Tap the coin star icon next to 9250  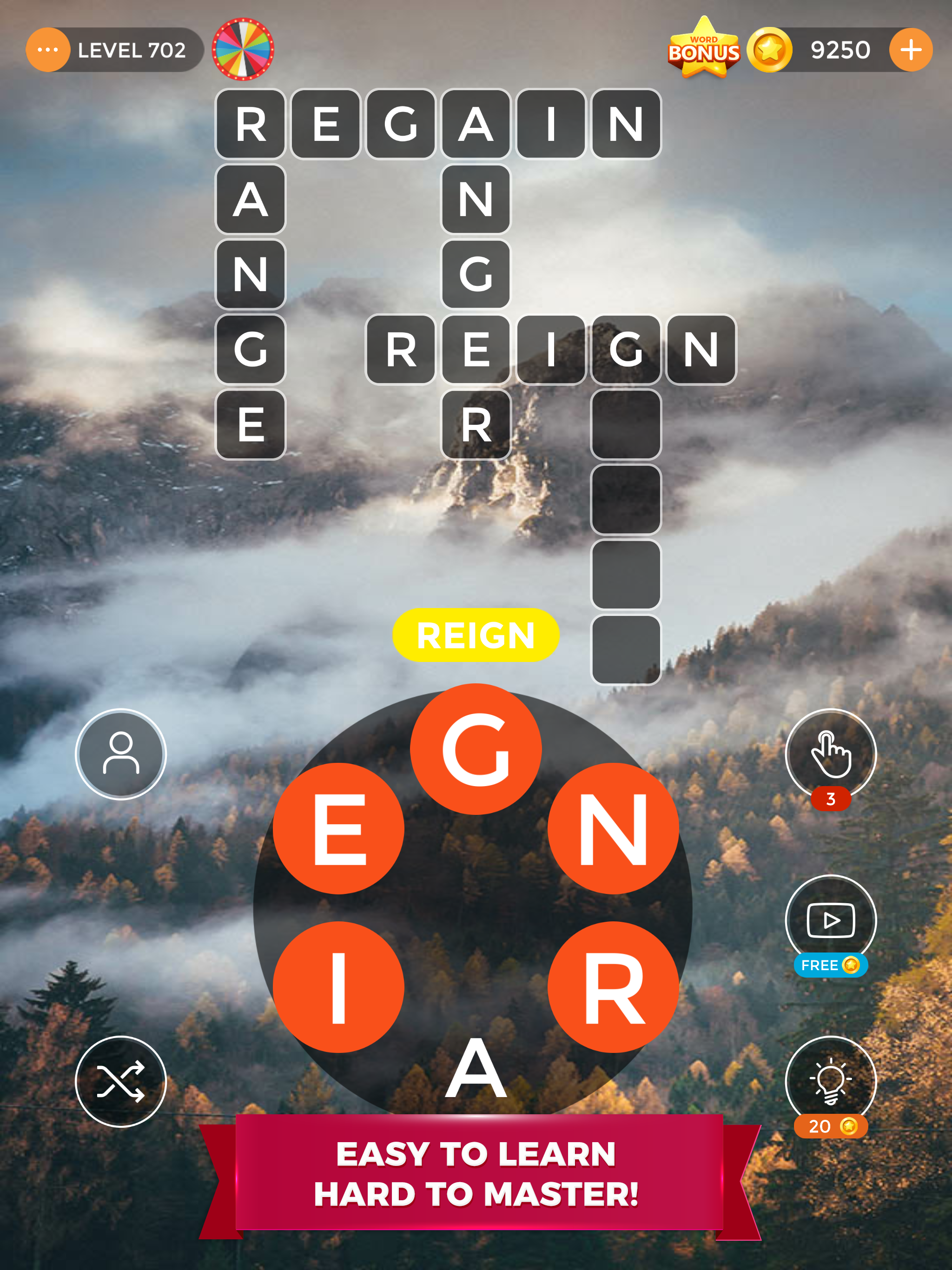click(771, 49)
